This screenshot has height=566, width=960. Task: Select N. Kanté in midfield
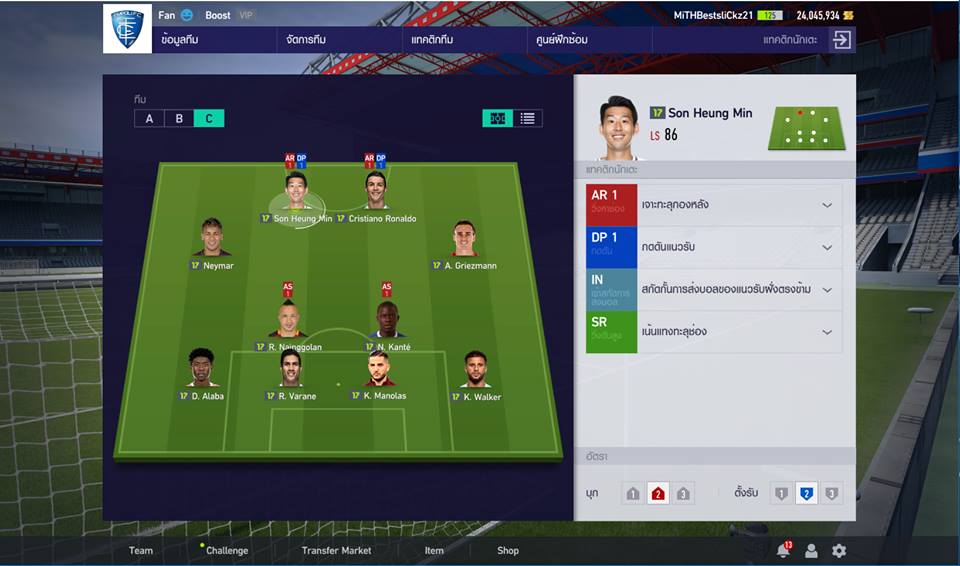(387, 320)
